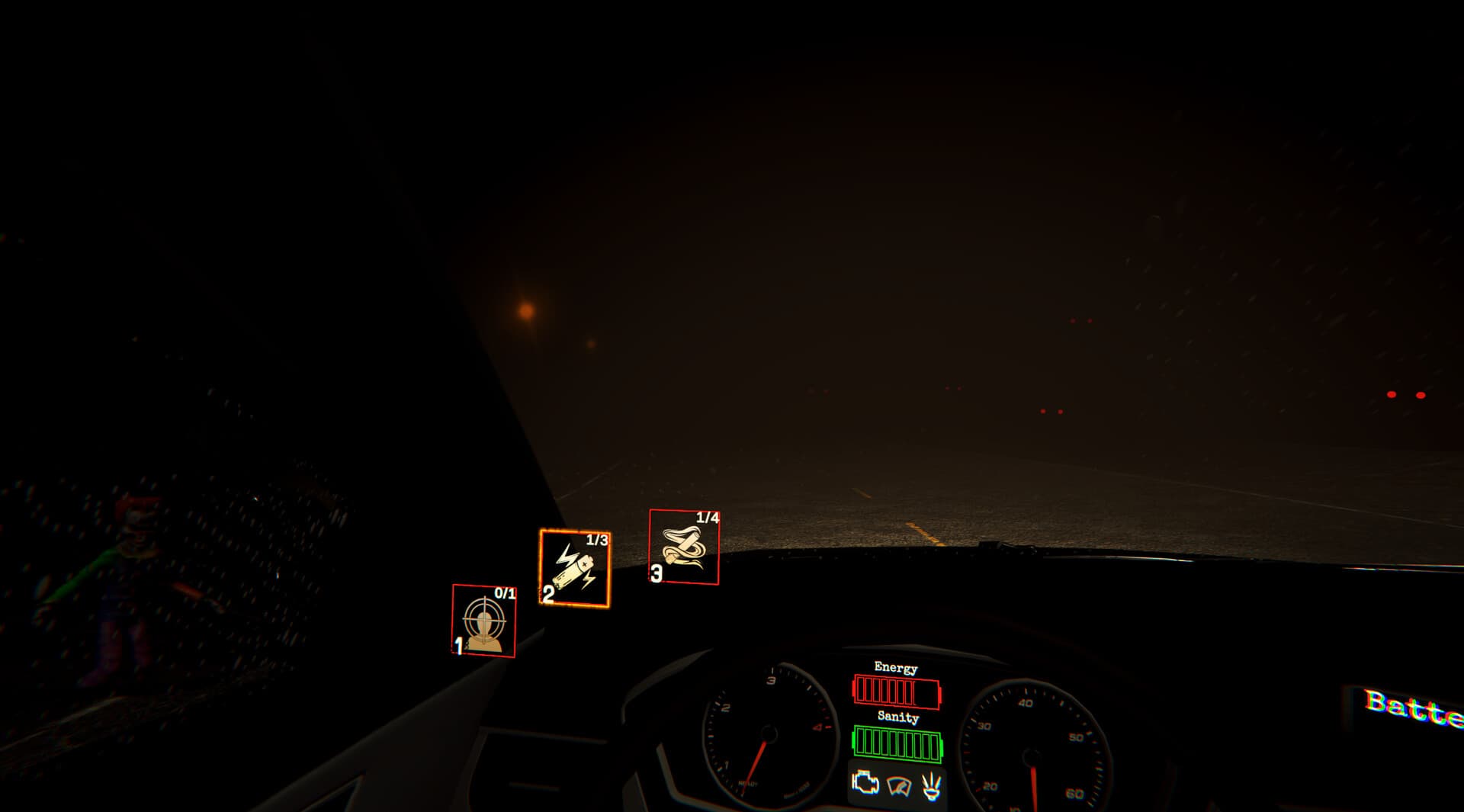Image resolution: width=1464 pixels, height=812 pixels.
Task: Click the Energy label above the red bar
Action: (894, 666)
